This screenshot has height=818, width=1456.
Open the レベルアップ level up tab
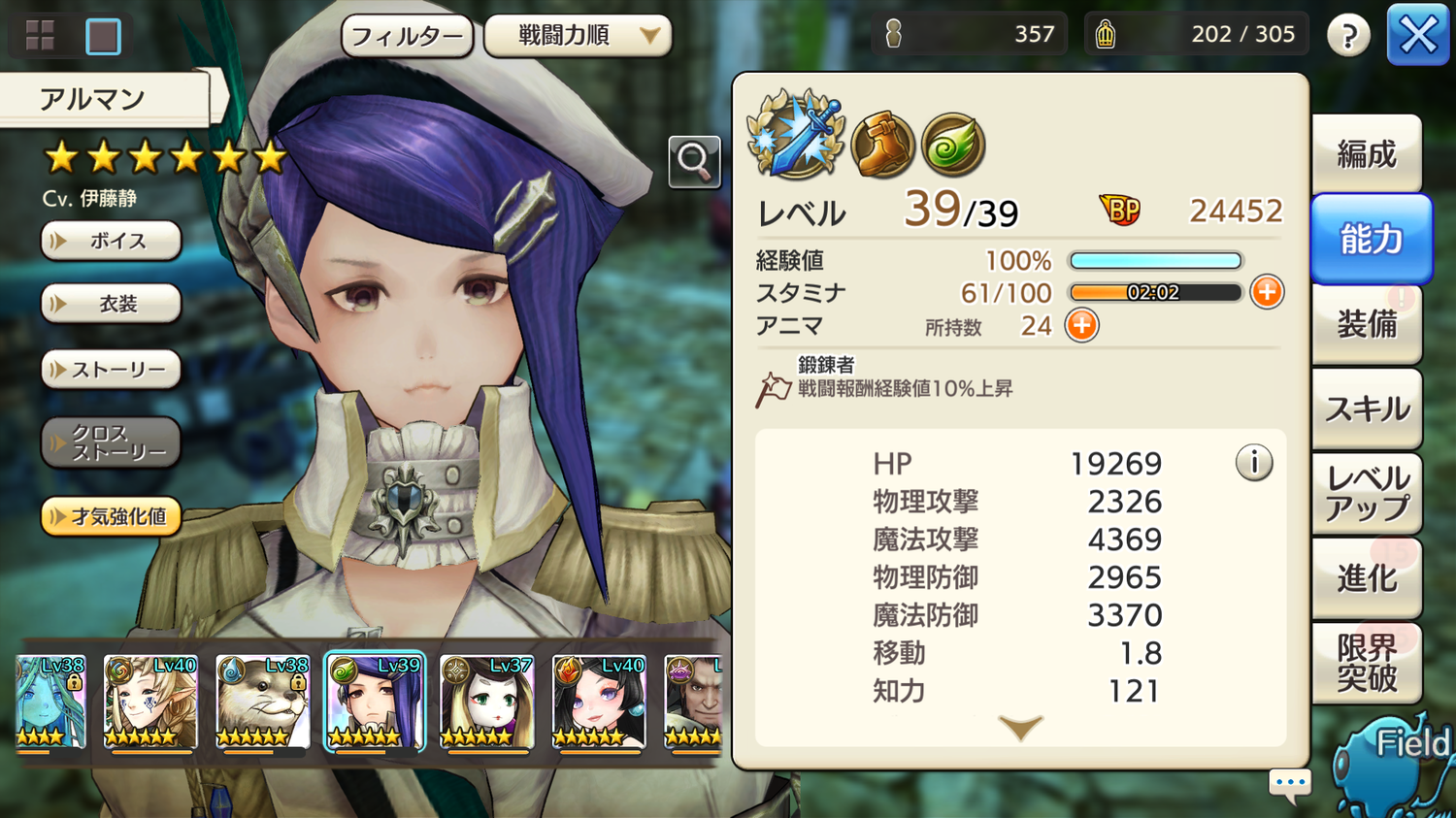pos(1367,493)
